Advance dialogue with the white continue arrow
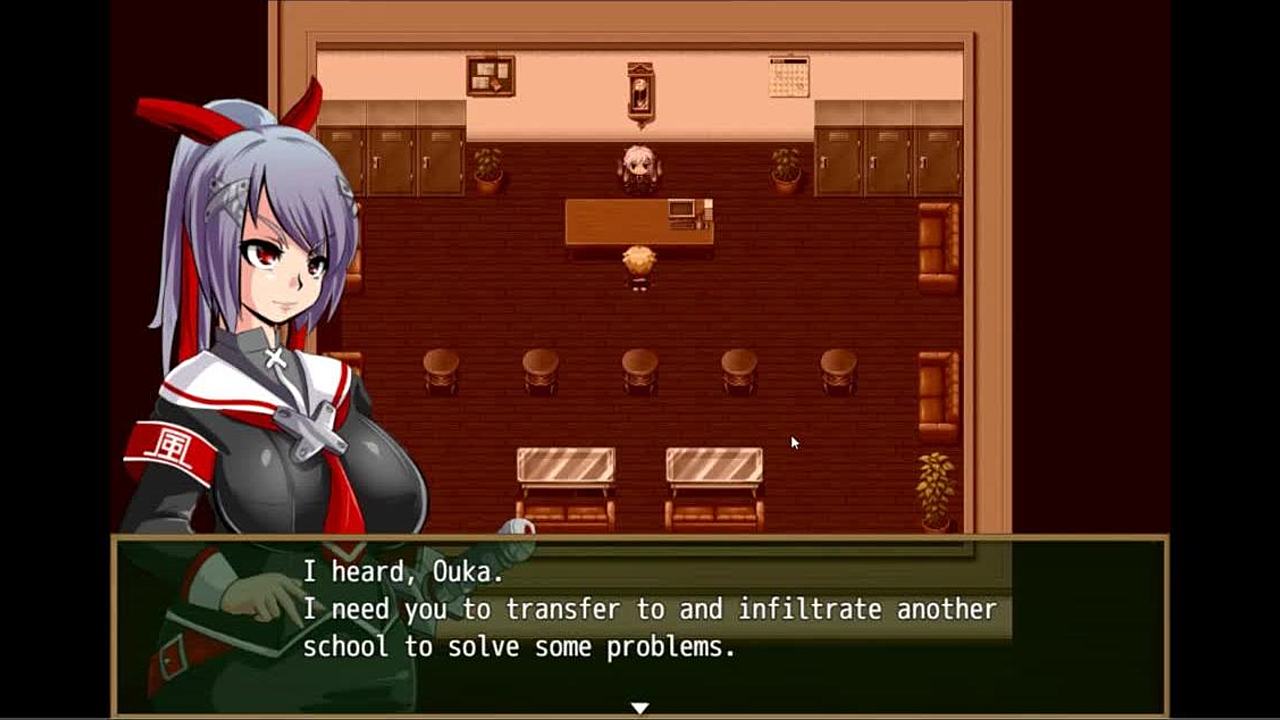Viewport: 1280px width, 720px height. point(640,708)
